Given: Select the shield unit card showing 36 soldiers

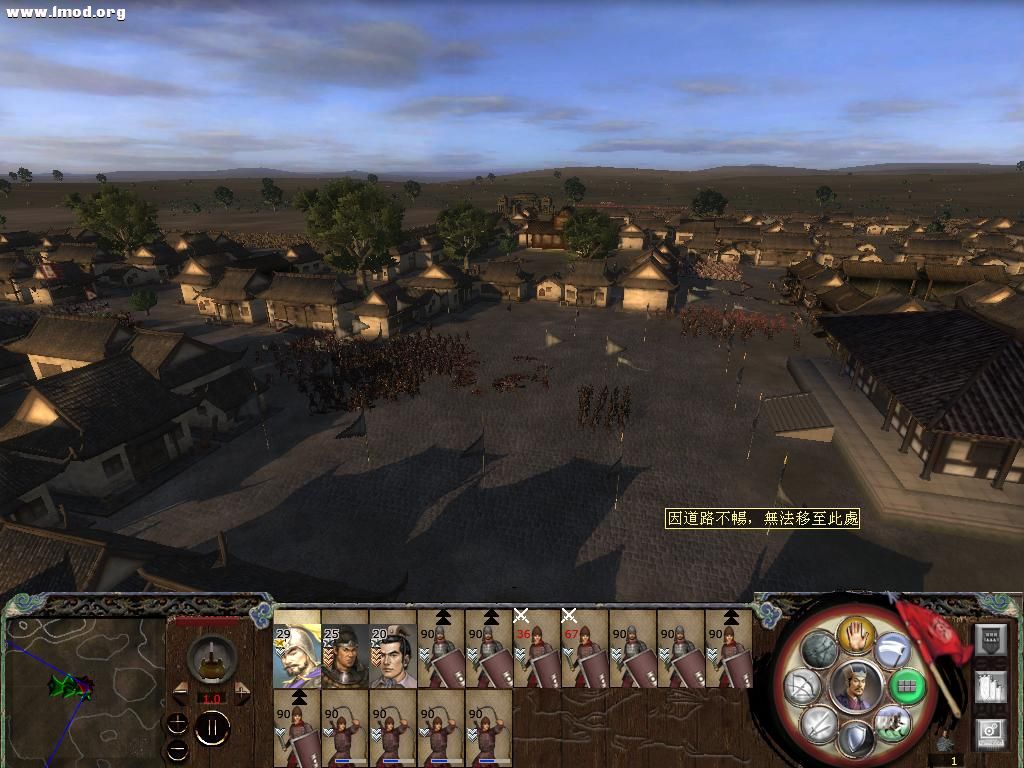Looking at the screenshot, I should [537, 649].
